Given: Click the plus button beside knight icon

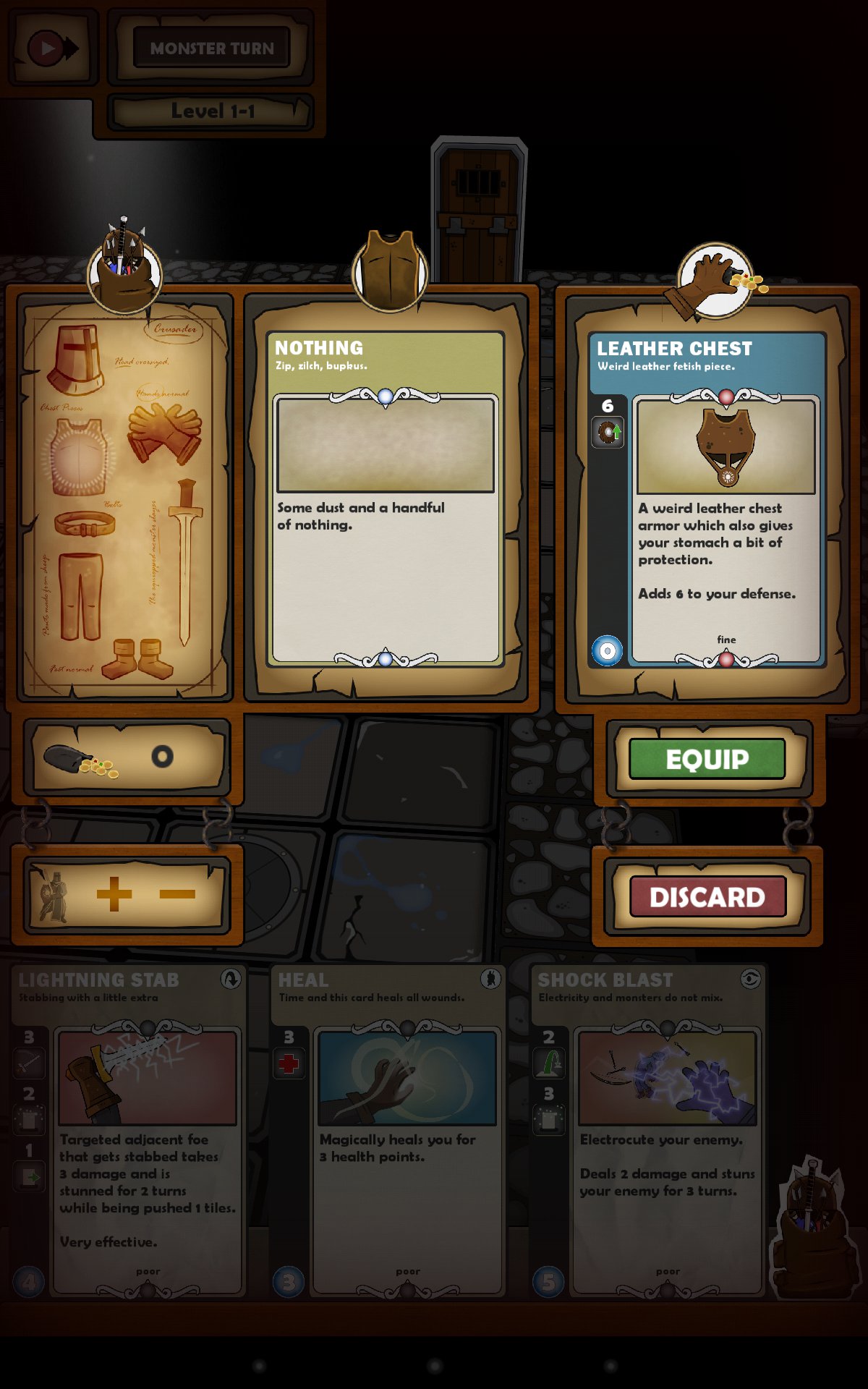Looking at the screenshot, I should (x=114, y=894).
